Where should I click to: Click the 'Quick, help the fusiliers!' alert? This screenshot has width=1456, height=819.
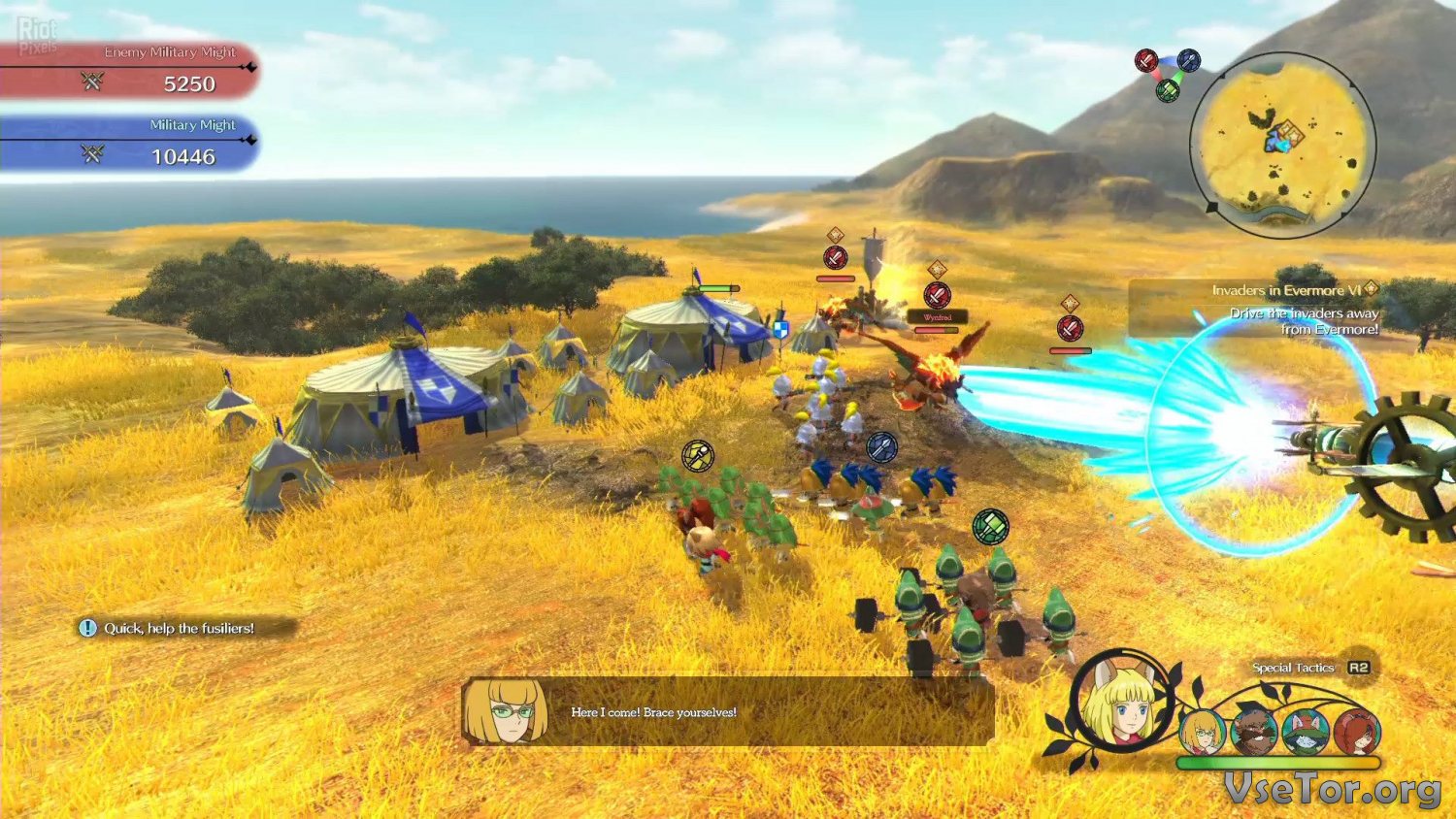coord(179,628)
